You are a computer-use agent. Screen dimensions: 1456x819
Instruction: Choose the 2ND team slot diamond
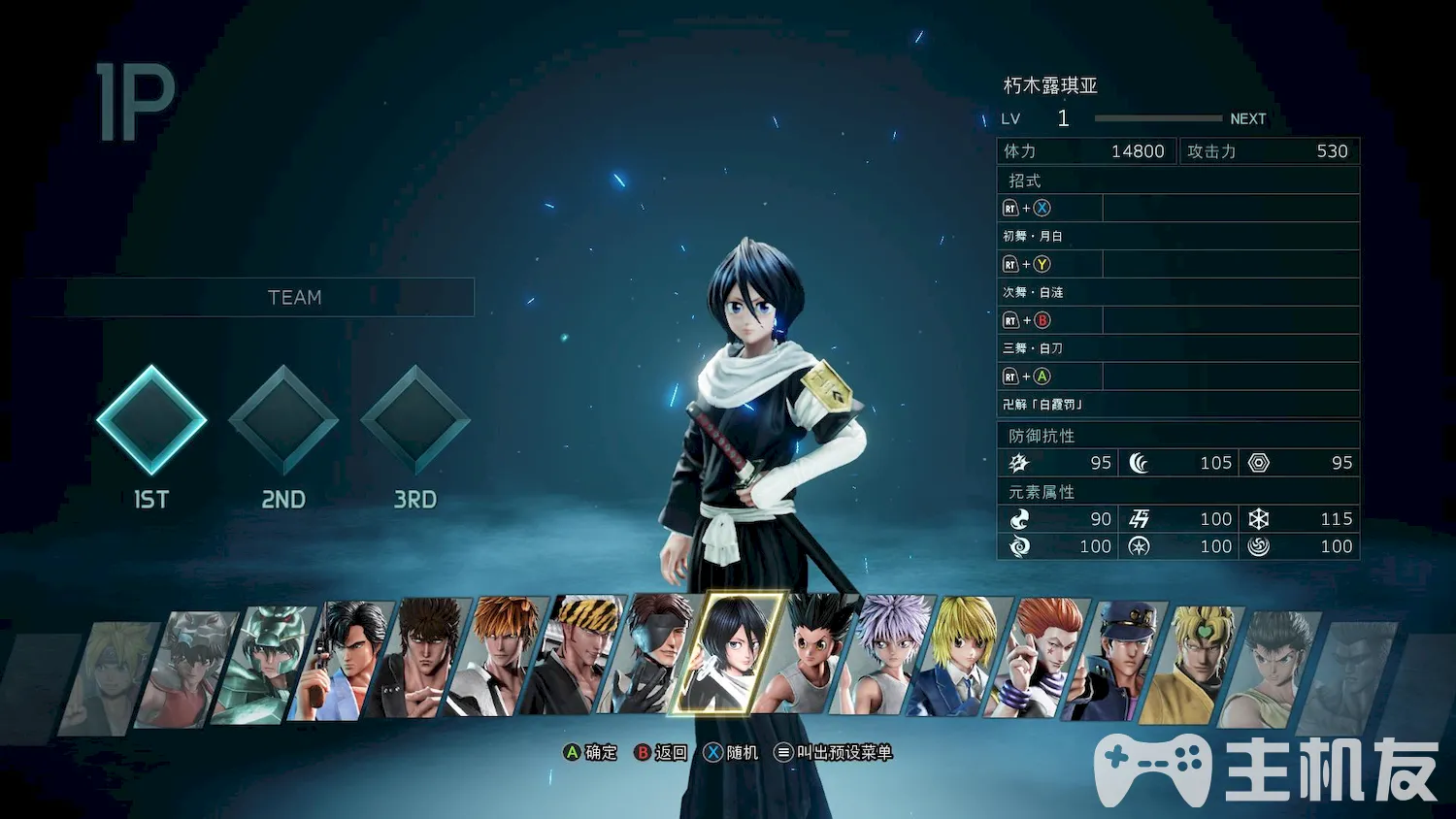click(283, 420)
